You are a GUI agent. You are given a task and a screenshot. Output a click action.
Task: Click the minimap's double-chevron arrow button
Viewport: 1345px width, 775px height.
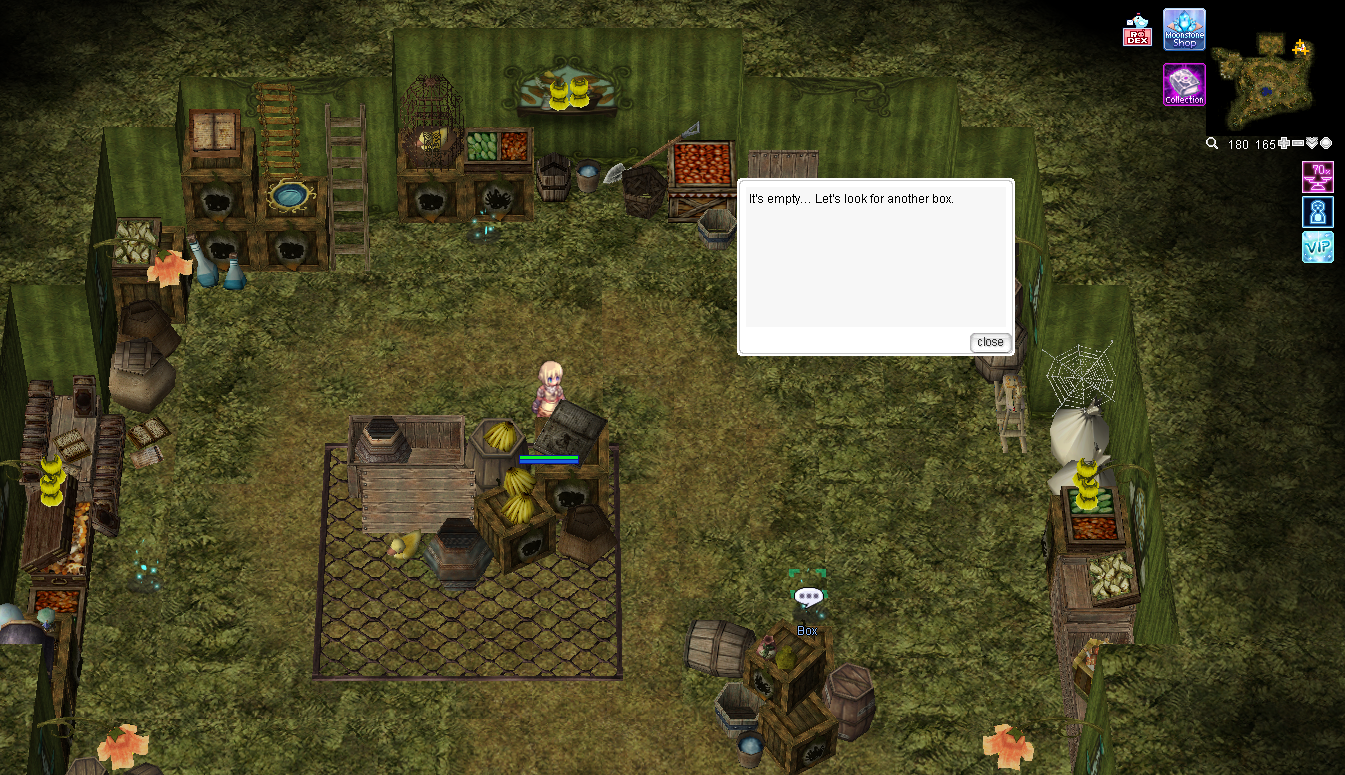point(1312,144)
